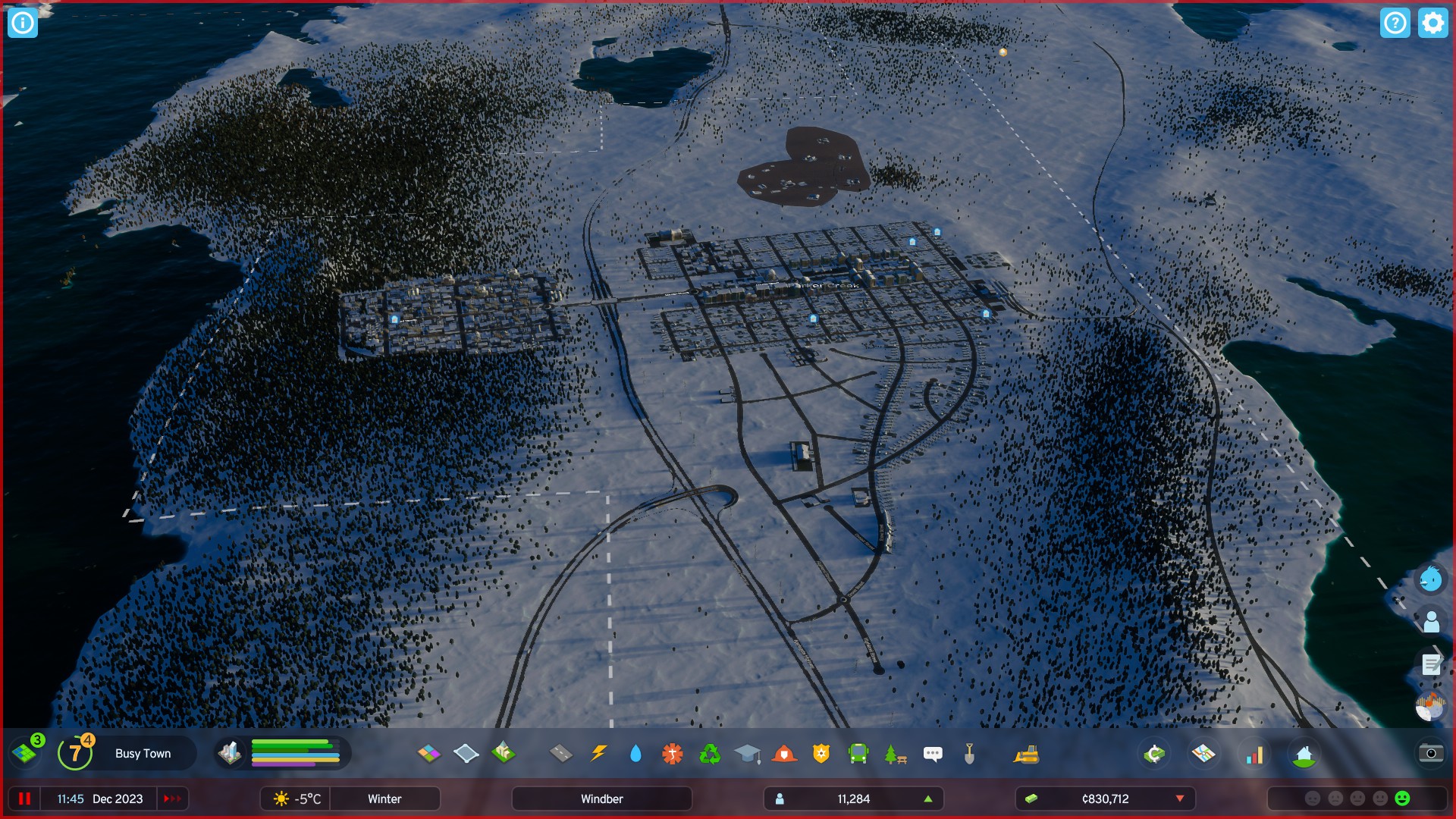Open the Busy Town milestone panel

(143, 753)
